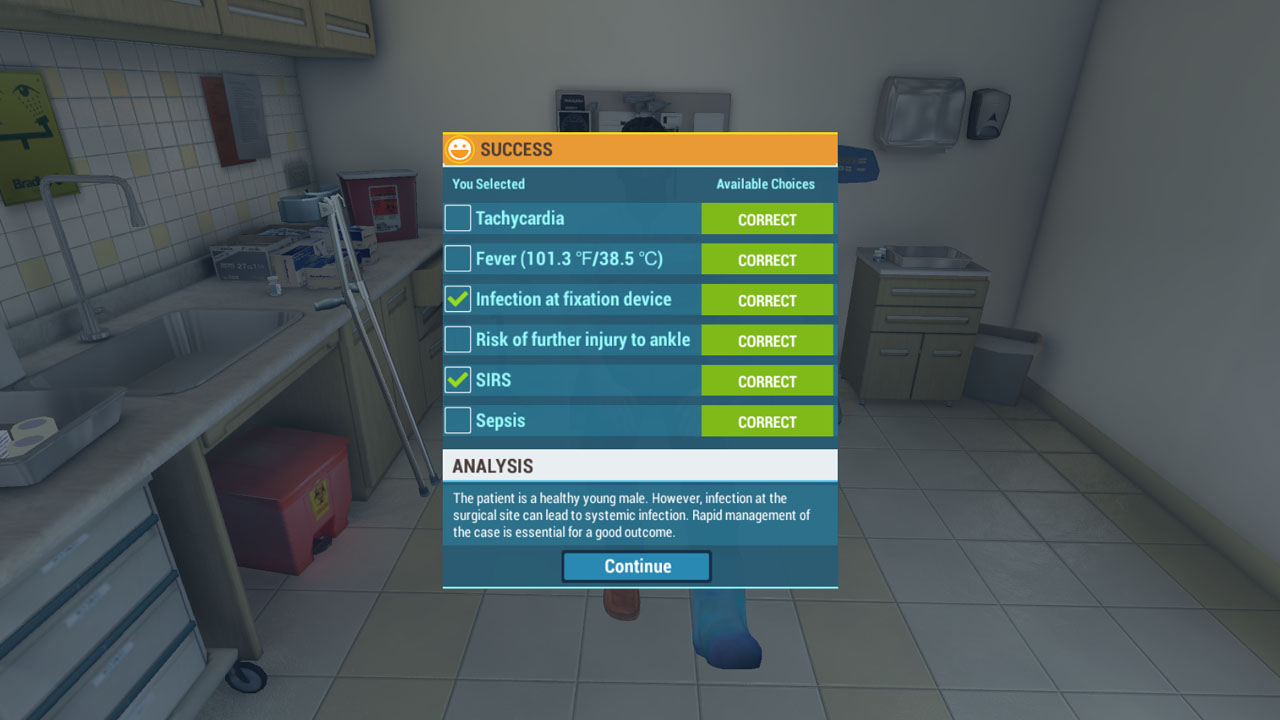
Task: Select Risk of further injury to ankle
Action: pyautogui.click(x=458, y=340)
